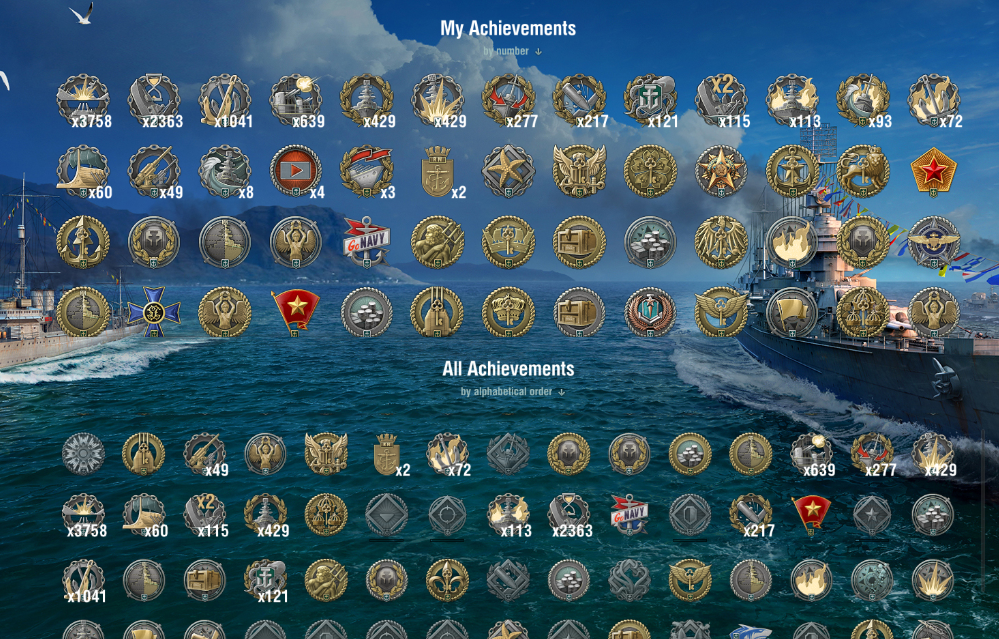View the blue cross medal achievement
The width and height of the screenshot is (999, 639).
click(x=154, y=313)
